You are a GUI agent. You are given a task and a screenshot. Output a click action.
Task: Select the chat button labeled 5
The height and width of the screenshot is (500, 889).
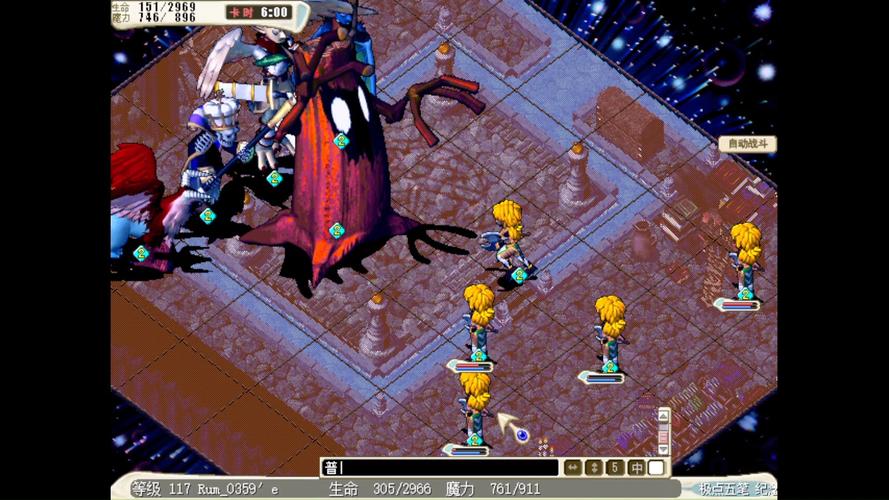tap(615, 467)
